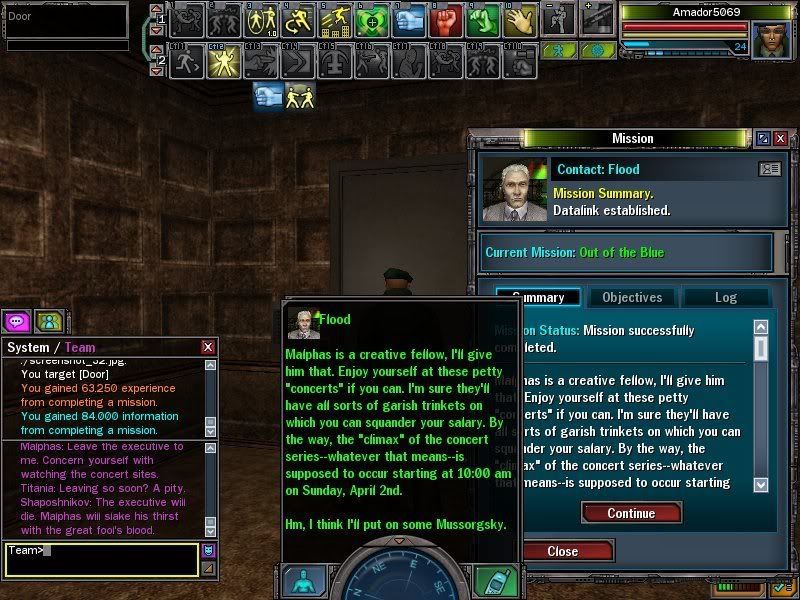Use the red fist ability
The width and height of the screenshot is (800, 600).
click(x=446, y=20)
